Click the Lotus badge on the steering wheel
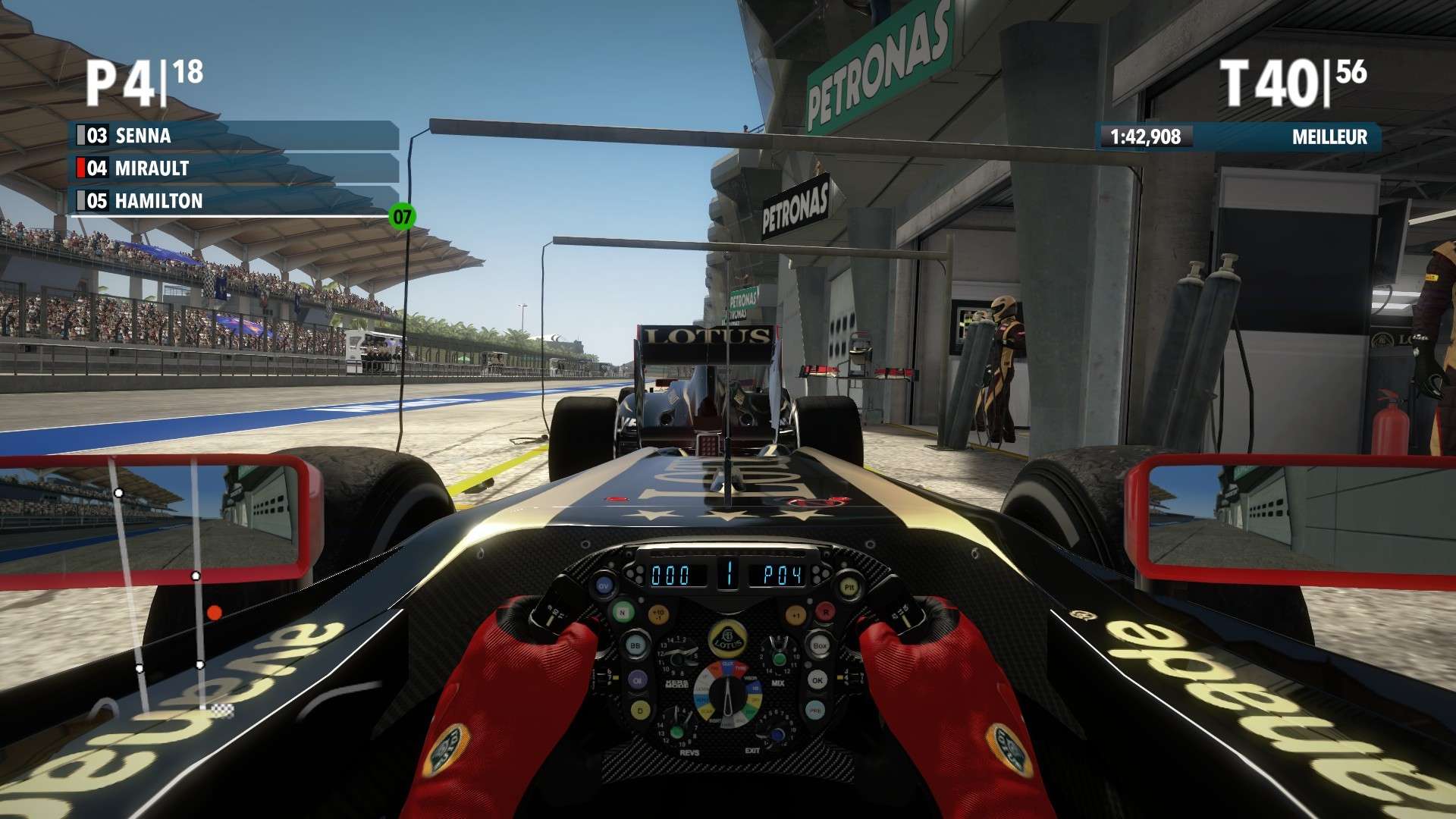This screenshot has height=819, width=1456. [x=729, y=639]
